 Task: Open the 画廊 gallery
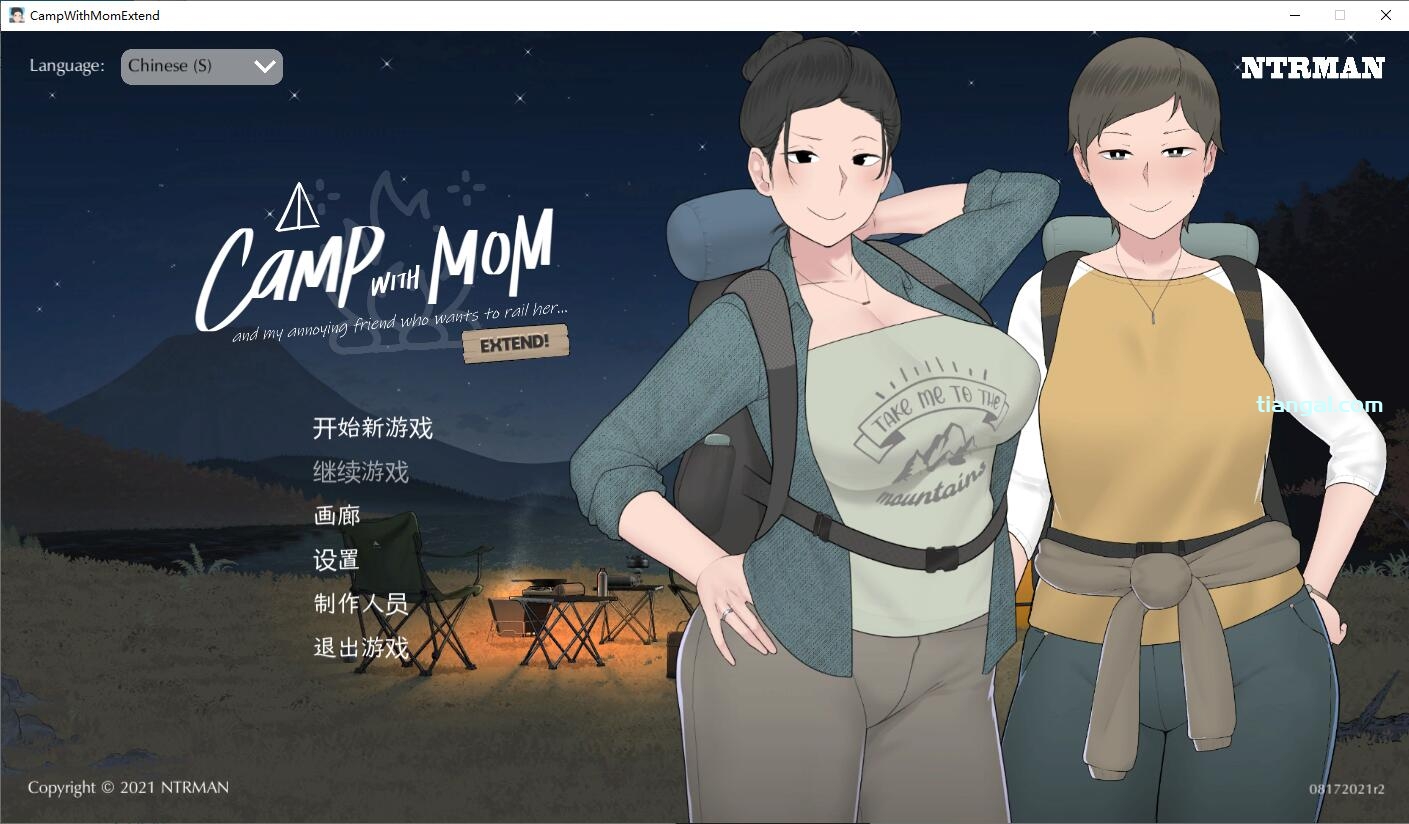pos(335,515)
